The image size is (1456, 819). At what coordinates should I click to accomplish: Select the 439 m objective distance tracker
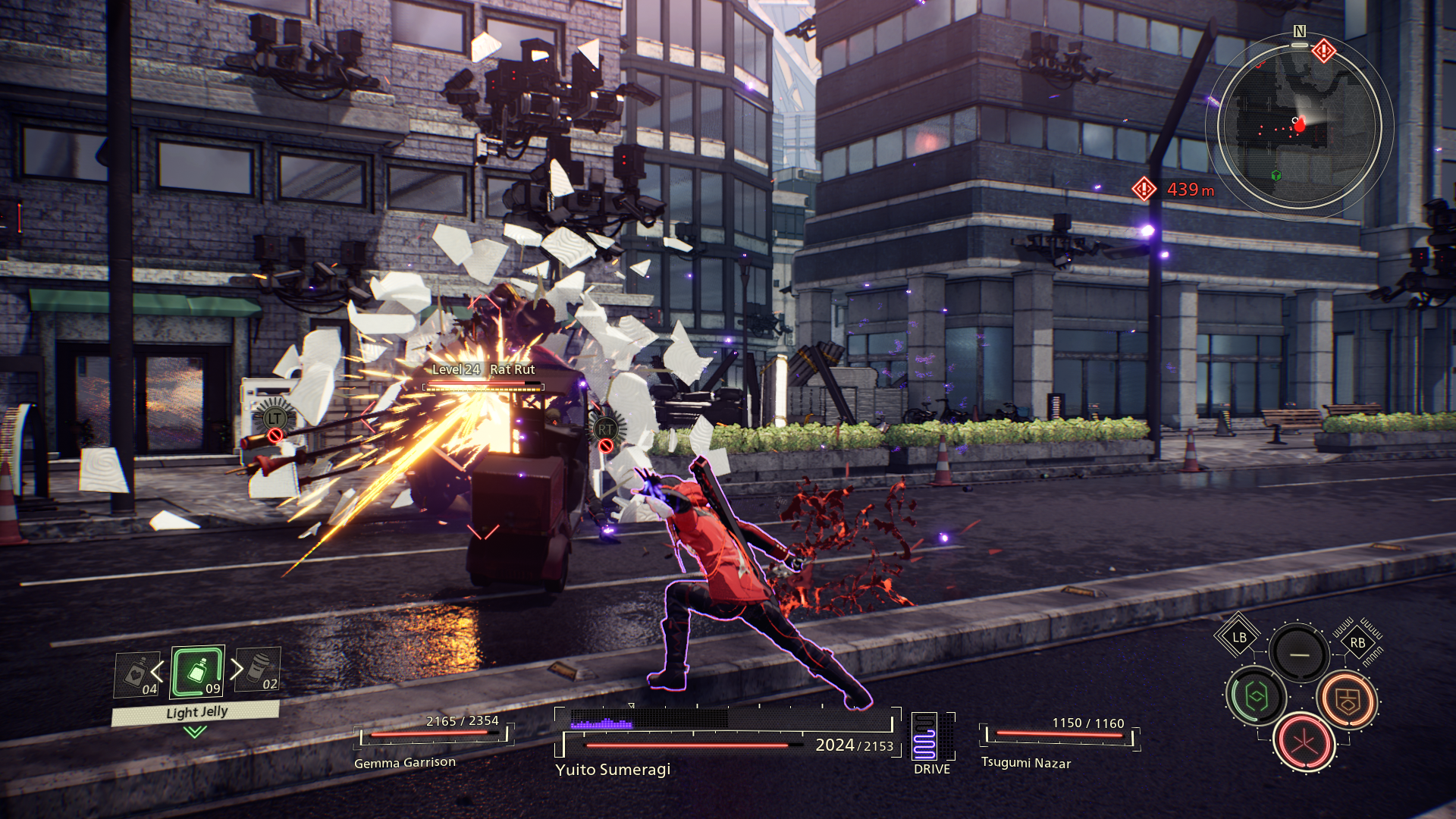click(1175, 190)
